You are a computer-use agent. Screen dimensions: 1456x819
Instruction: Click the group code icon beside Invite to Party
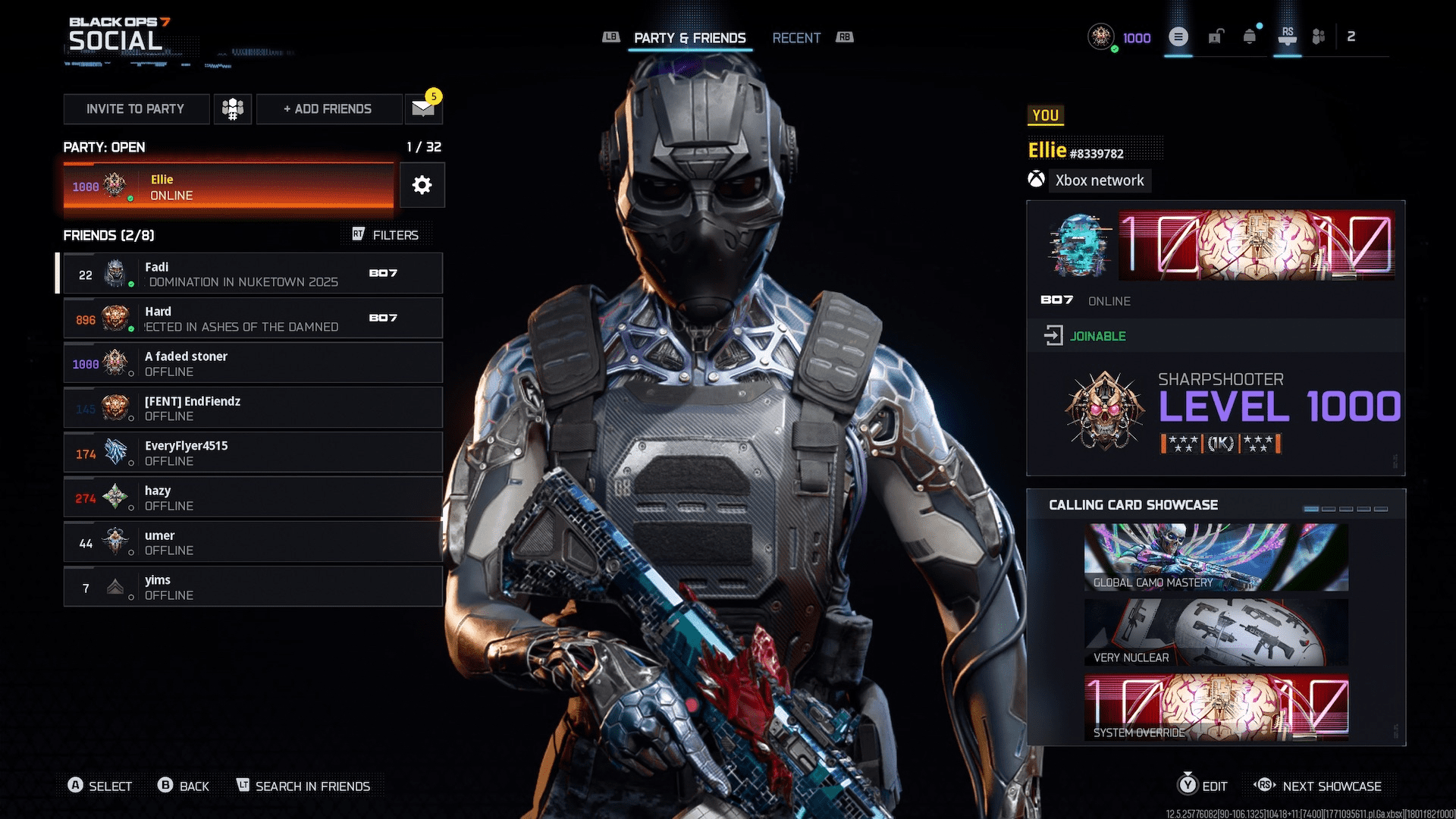[233, 108]
